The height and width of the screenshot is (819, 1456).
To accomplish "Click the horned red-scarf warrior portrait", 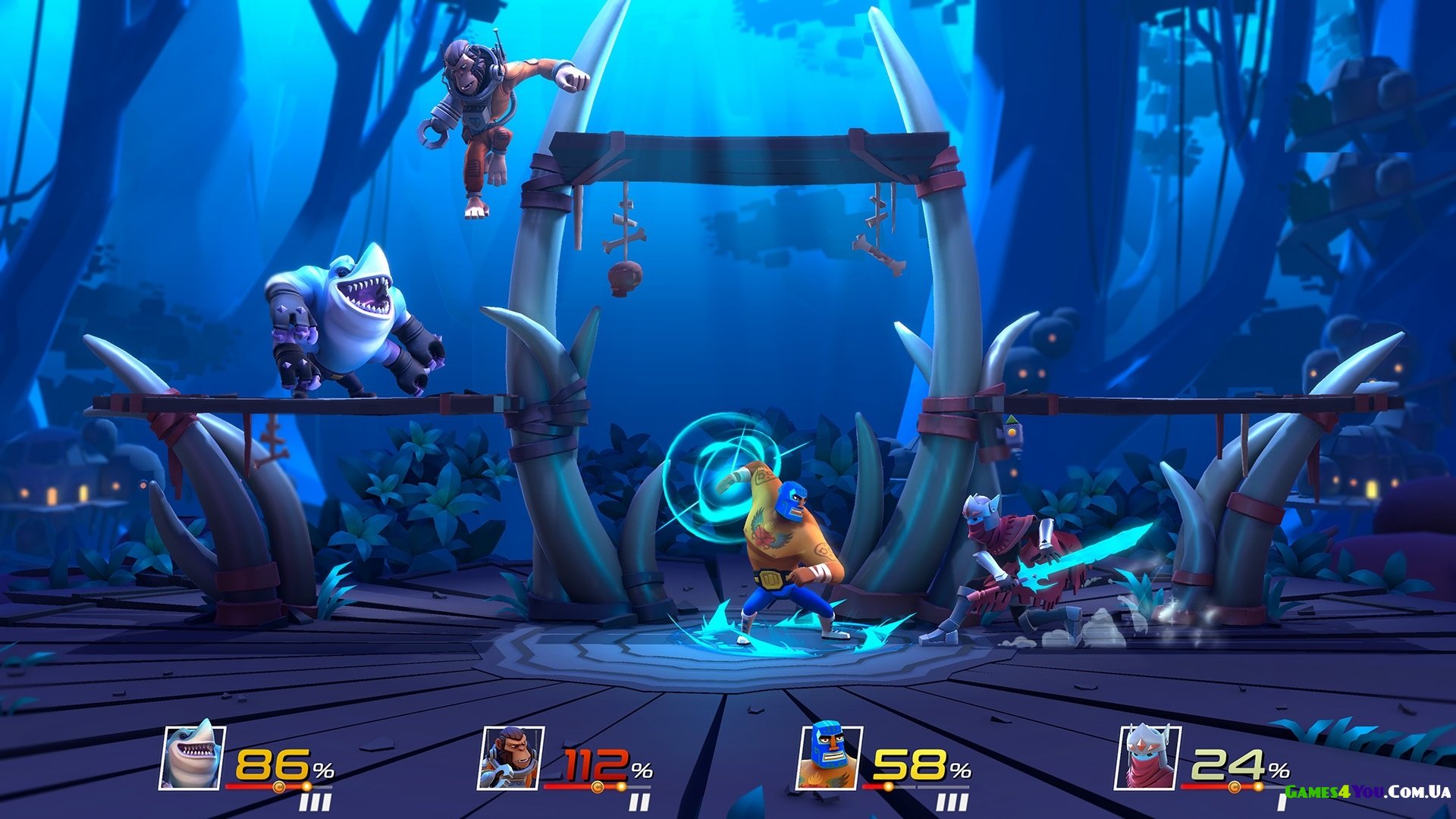I will [1147, 756].
